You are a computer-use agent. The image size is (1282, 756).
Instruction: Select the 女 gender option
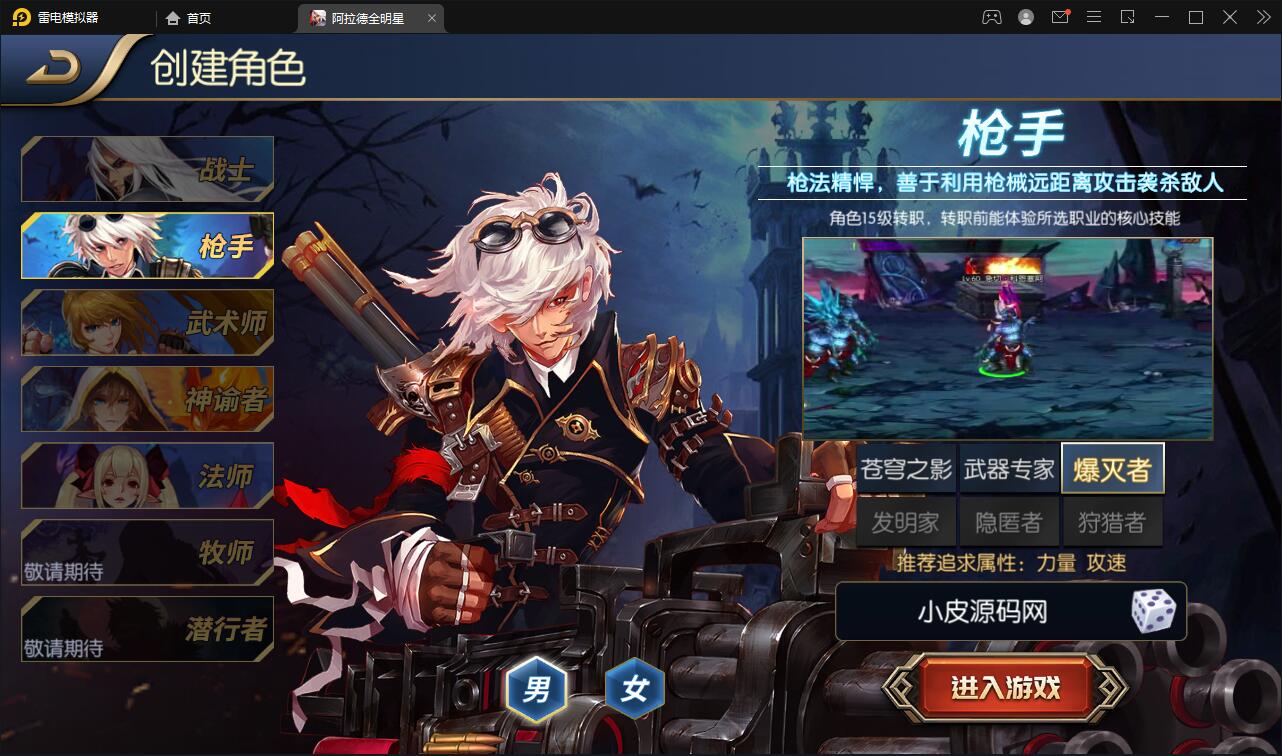(x=634, y=687)
